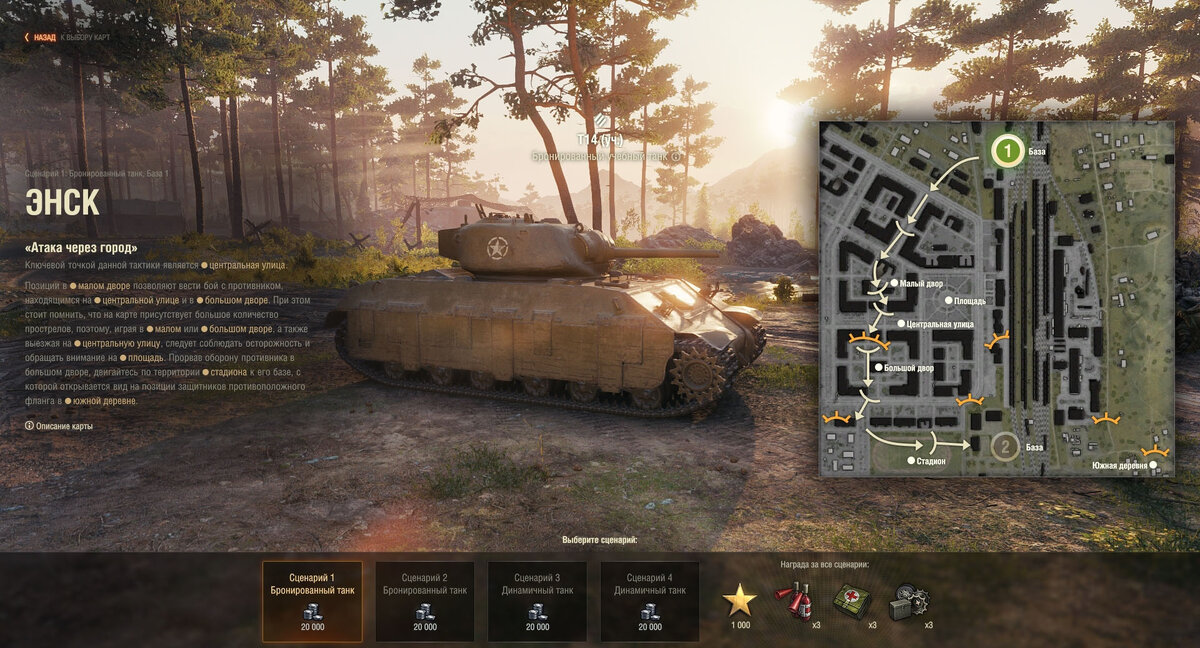Switch to the Сценарий 4 tile
This screenshot has height=648, width=1200.
(x=650, y=601)
